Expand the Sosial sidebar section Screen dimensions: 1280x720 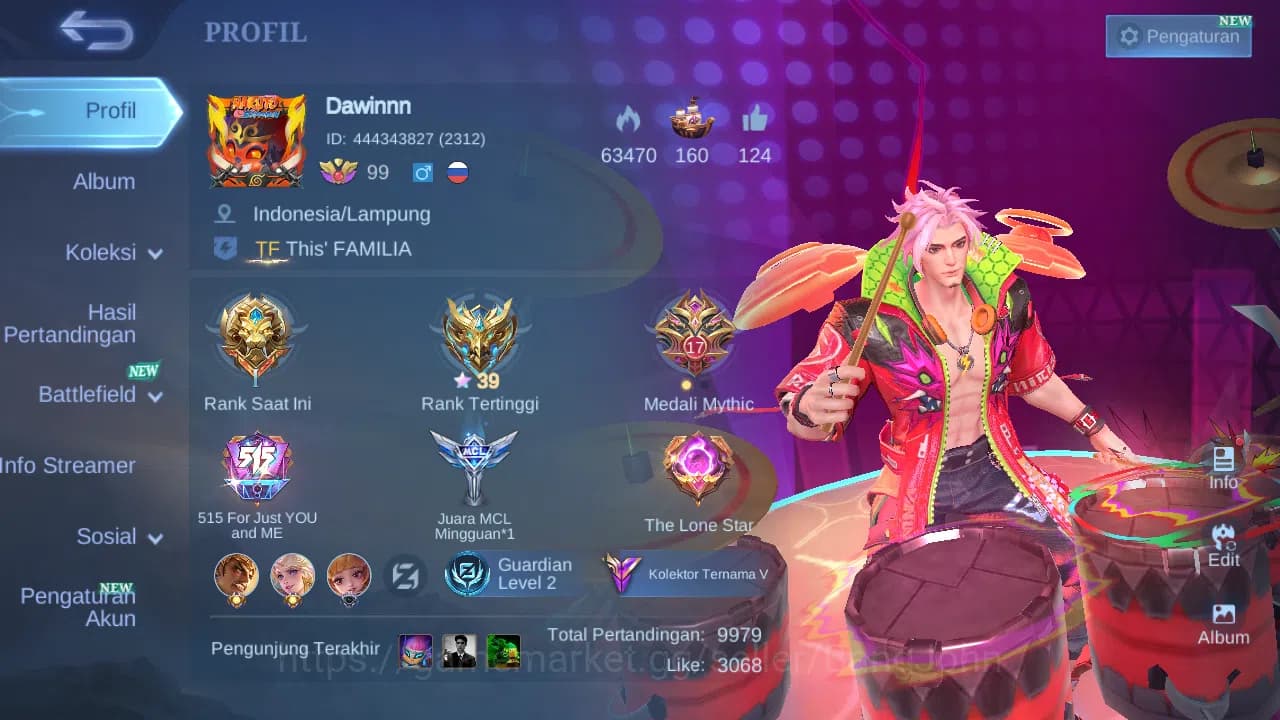pyautogui.click(x=106, y=537)
